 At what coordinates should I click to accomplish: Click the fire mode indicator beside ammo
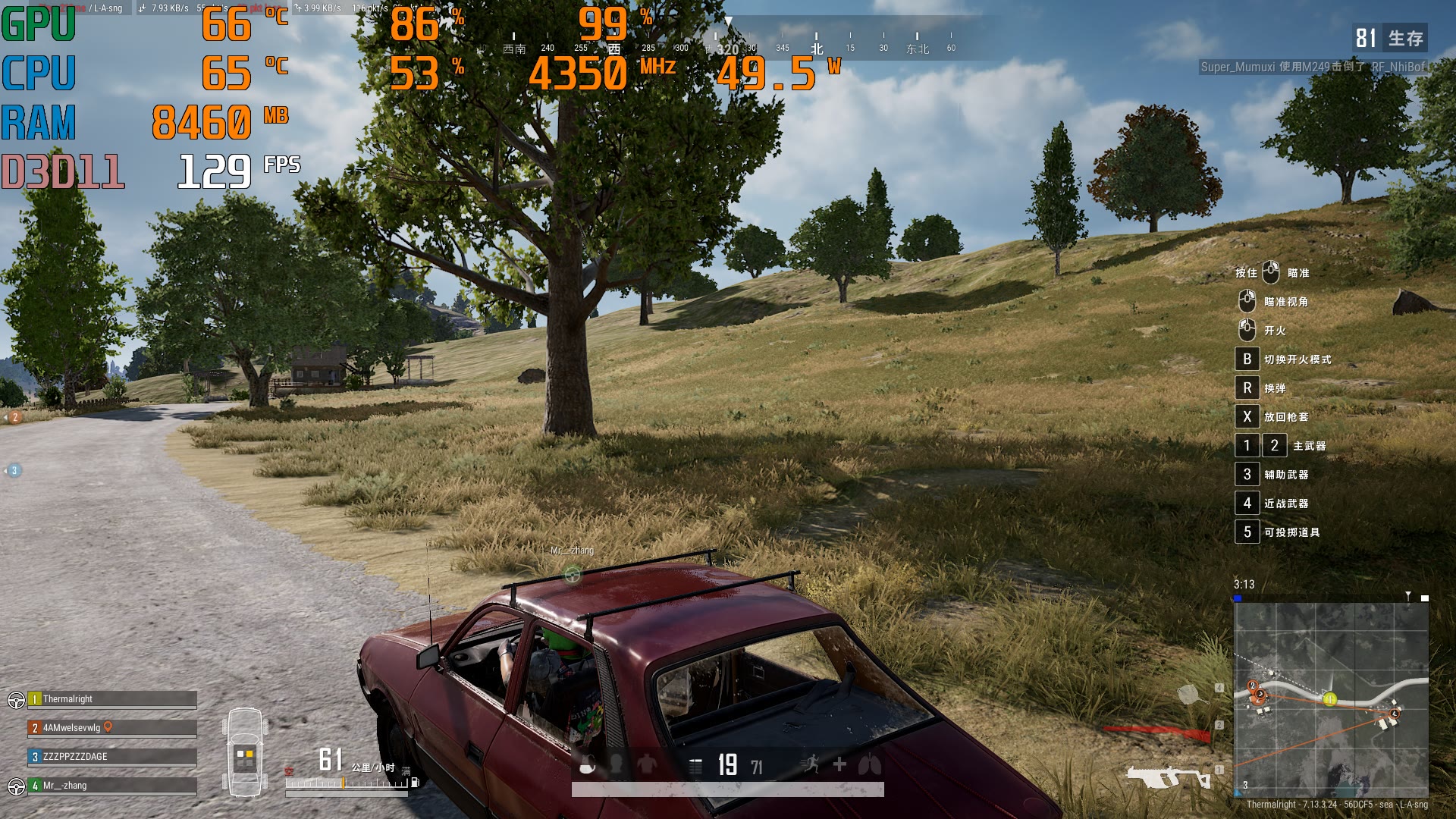click(695, 766)
